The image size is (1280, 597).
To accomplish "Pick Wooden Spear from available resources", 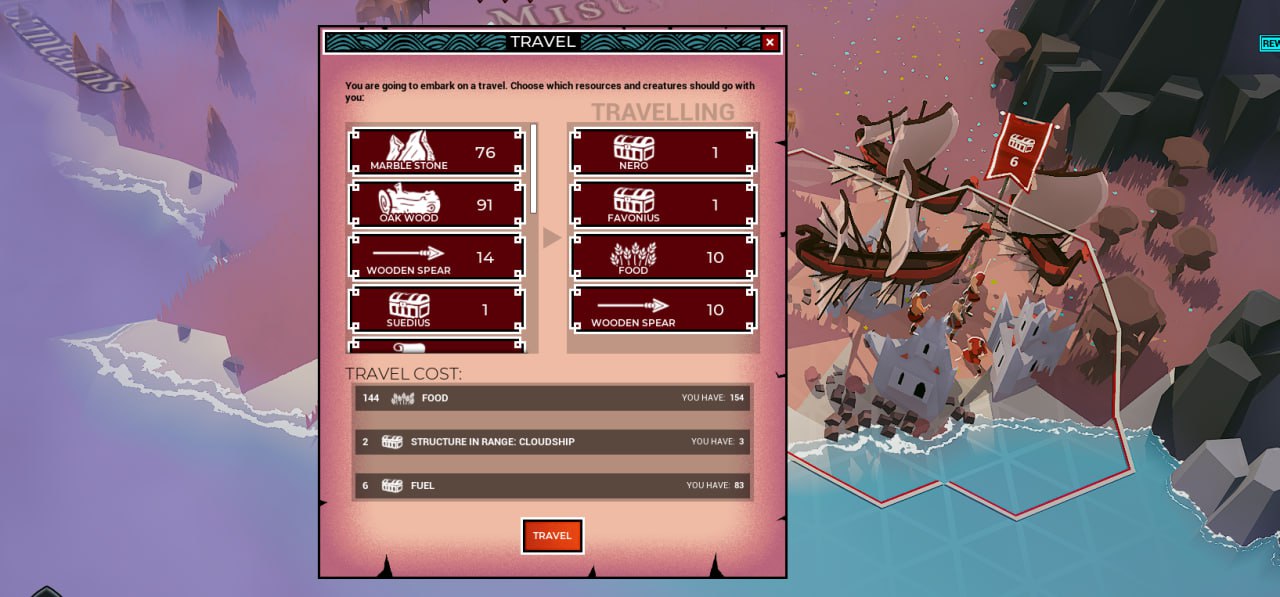I will (436, 257).
